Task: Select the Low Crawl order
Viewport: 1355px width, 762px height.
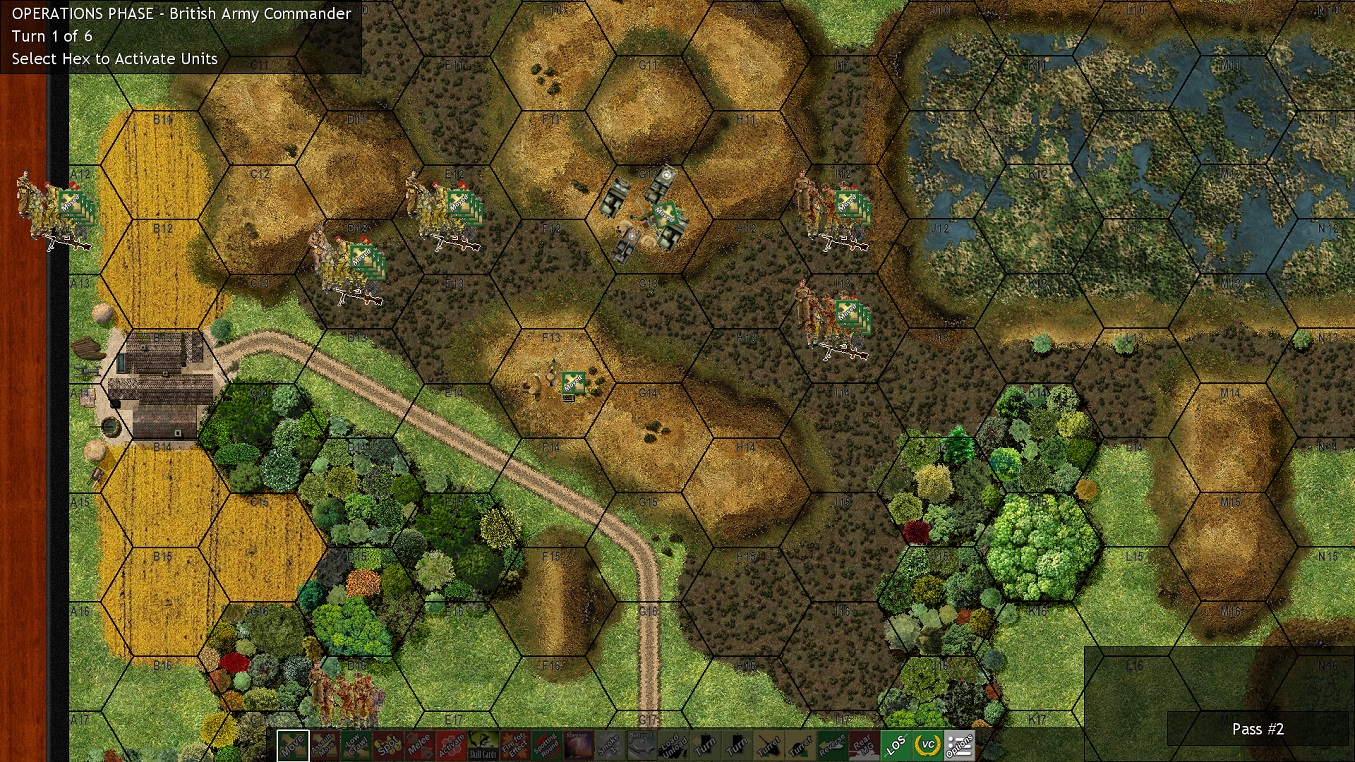Action: pos(355,745)
